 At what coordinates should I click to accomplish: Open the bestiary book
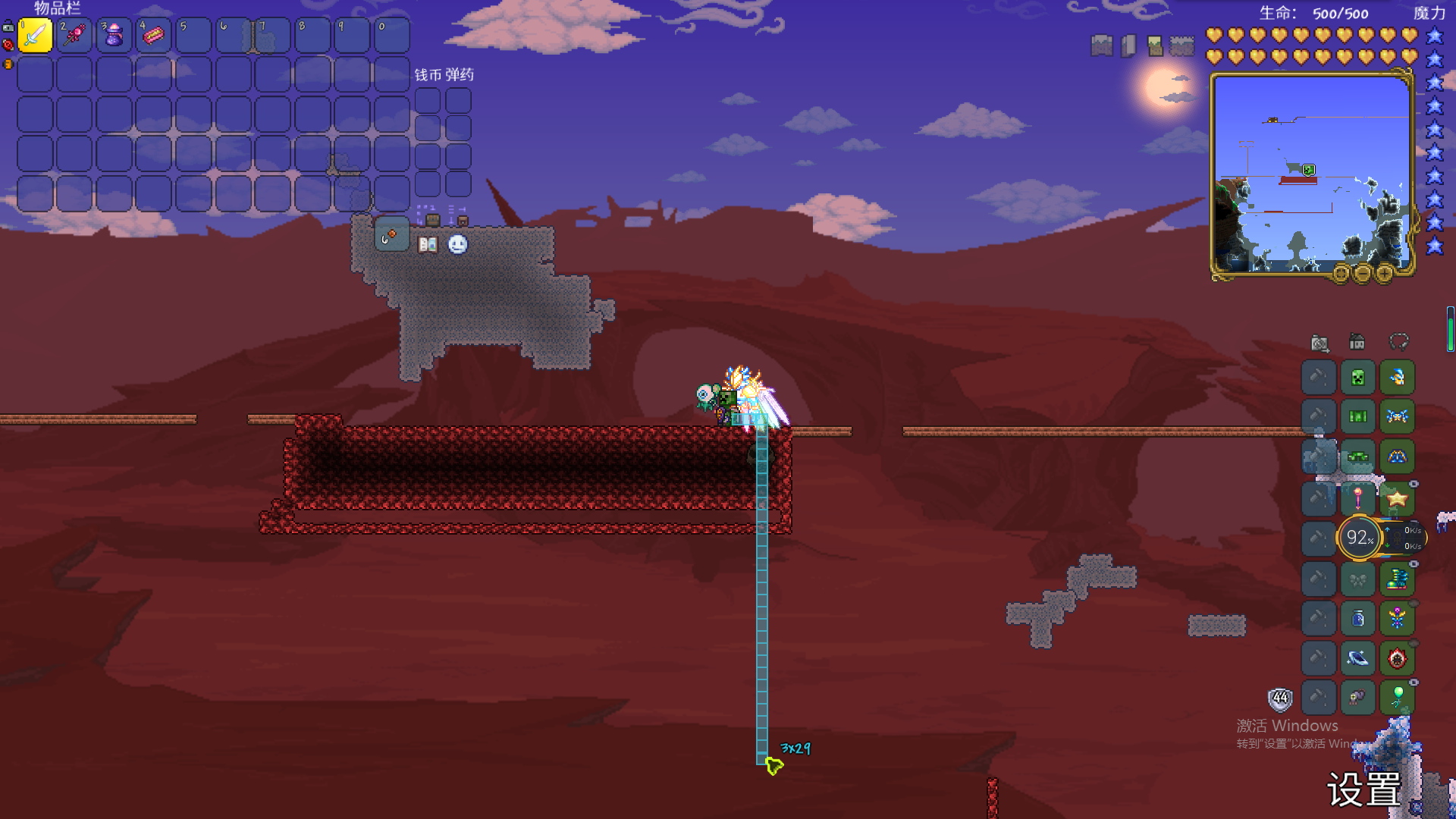[428, 244]
